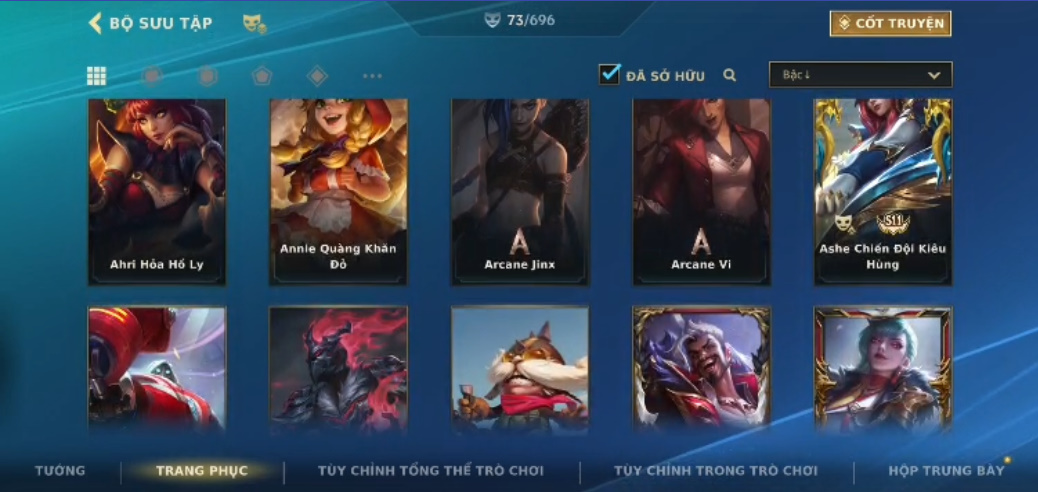
Task: Open the Cốt Truyện lore button
Action: 890,23
